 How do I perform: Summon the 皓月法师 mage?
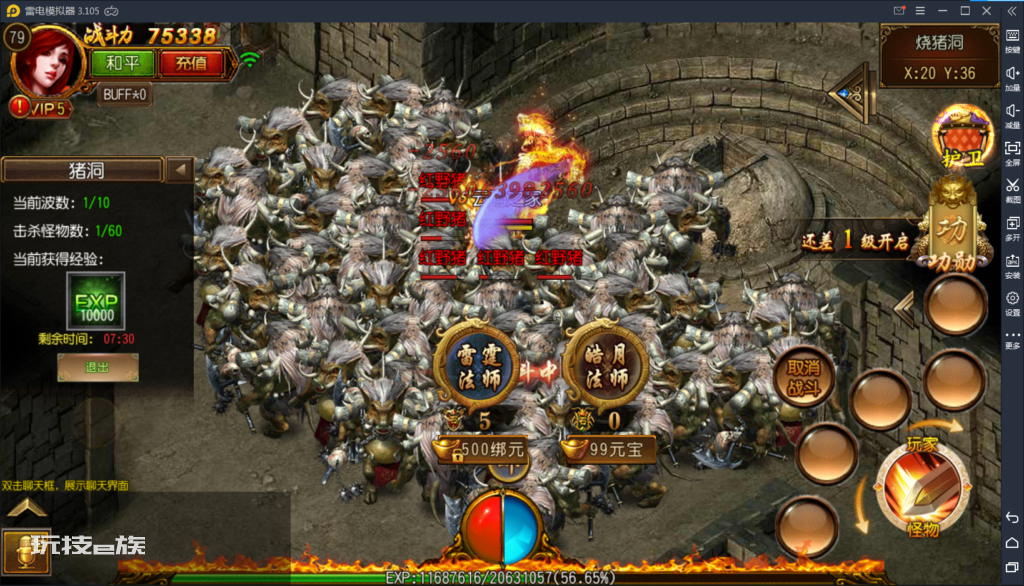[x=605, y=362]
